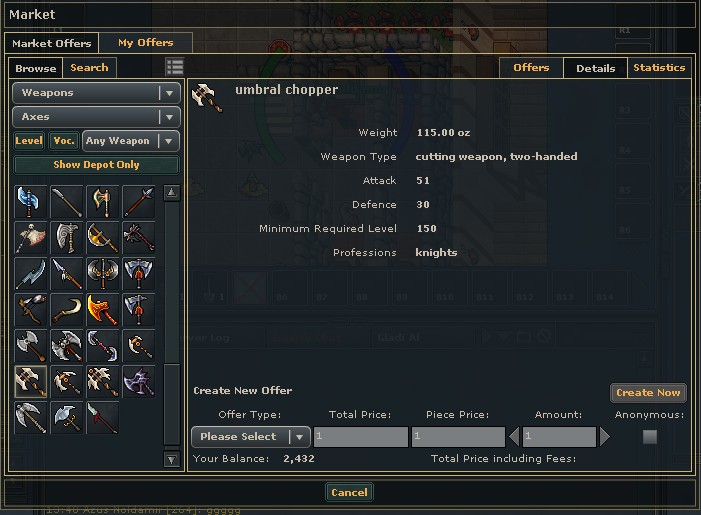
Task: Open the Axes subcategory dropdown
Action: point(96,117)
